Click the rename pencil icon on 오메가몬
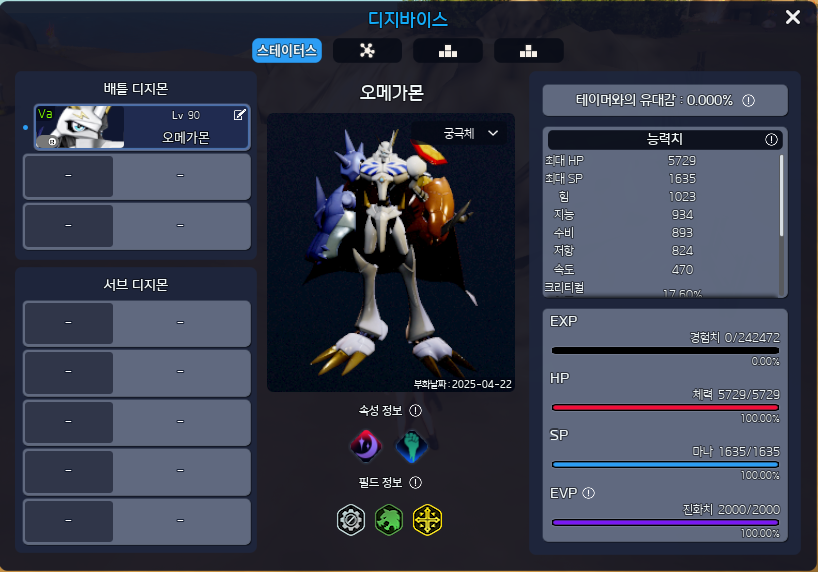 pos(240,115)
